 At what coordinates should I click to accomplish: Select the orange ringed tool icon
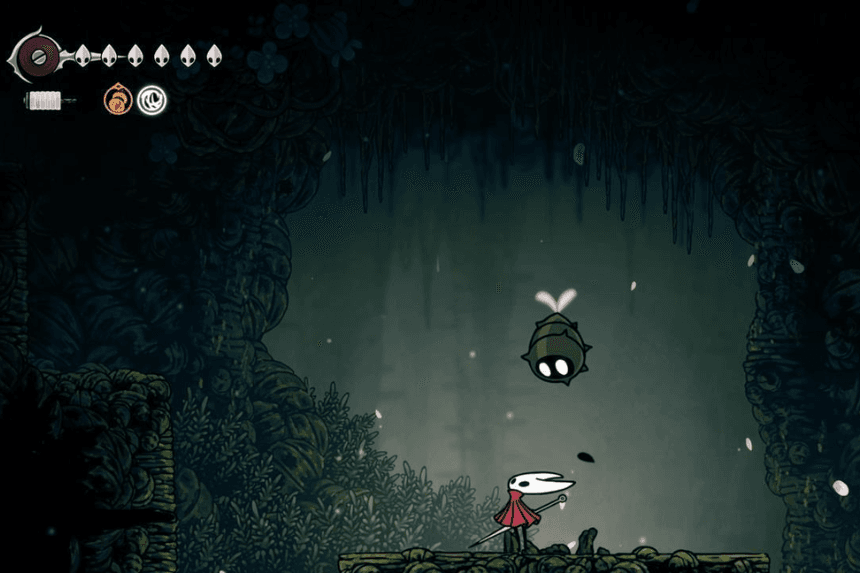click(x=117, y=99)
